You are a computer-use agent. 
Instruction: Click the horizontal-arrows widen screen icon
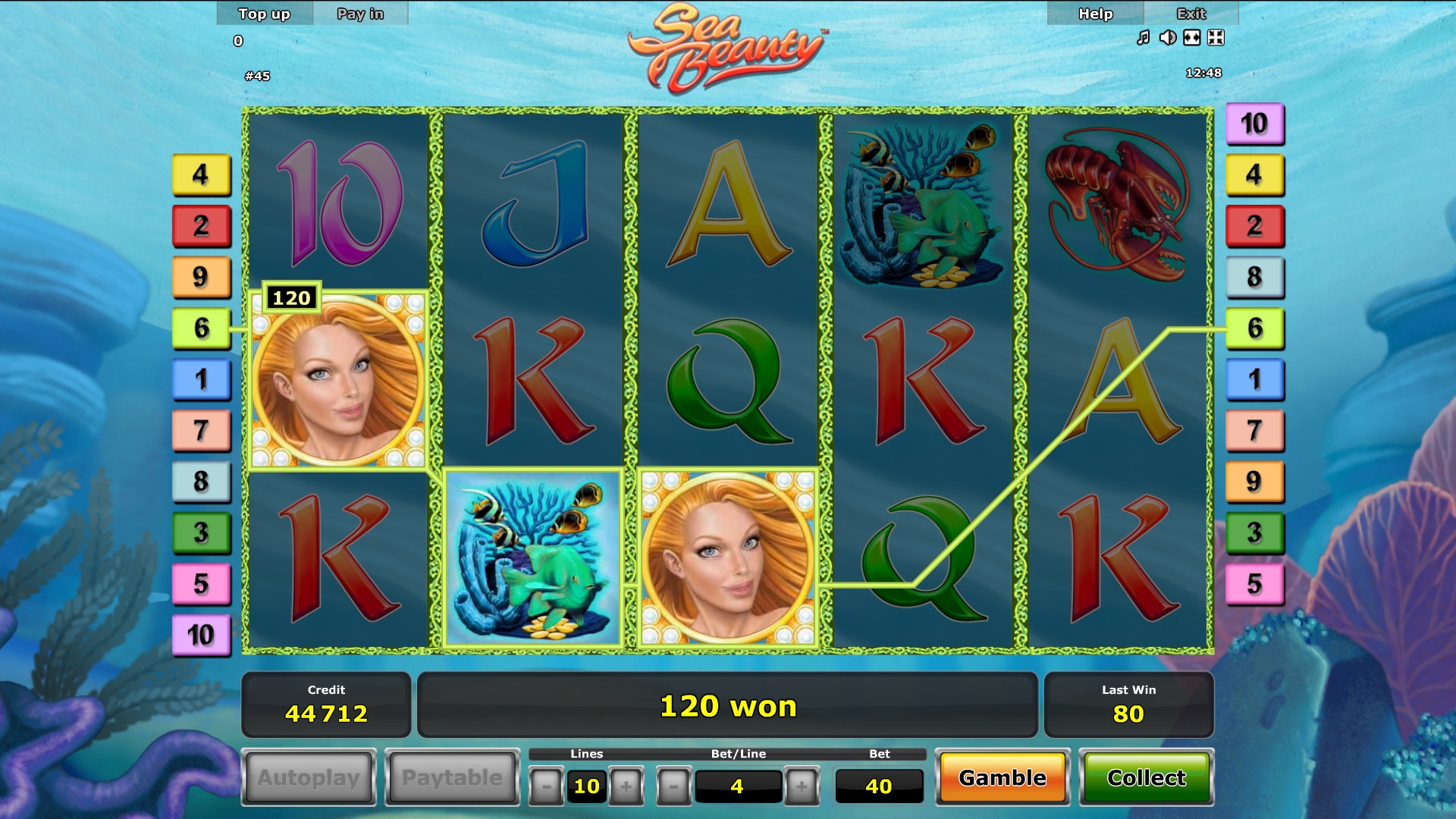tap(1191, 38)
